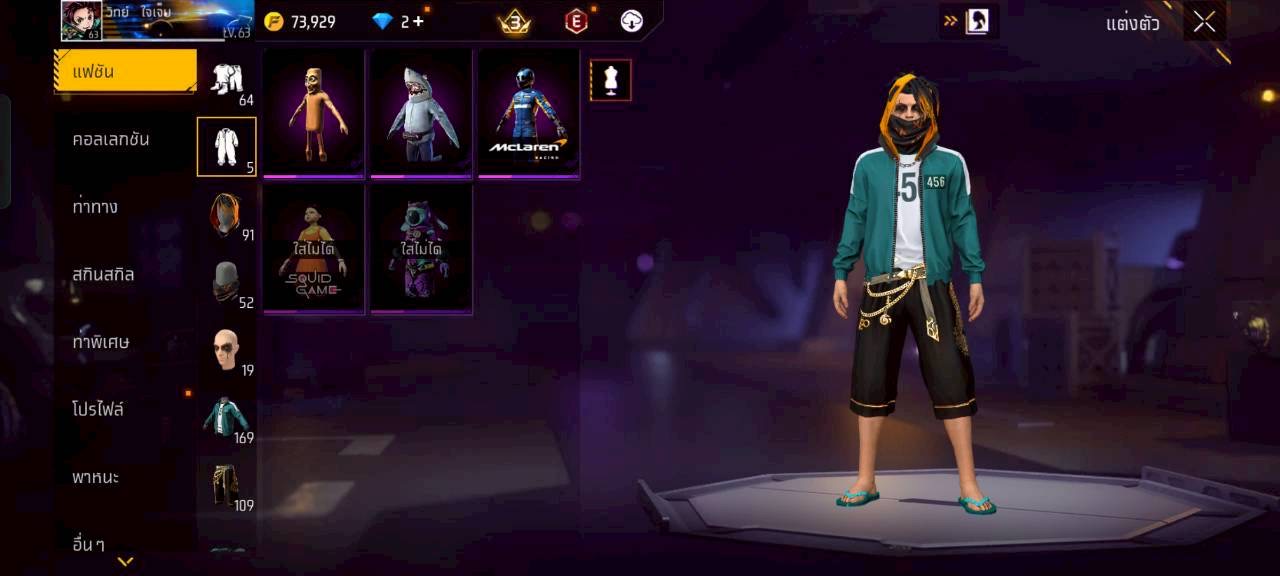
Task: Select the face mask category
Action: (x=227, y=283)
